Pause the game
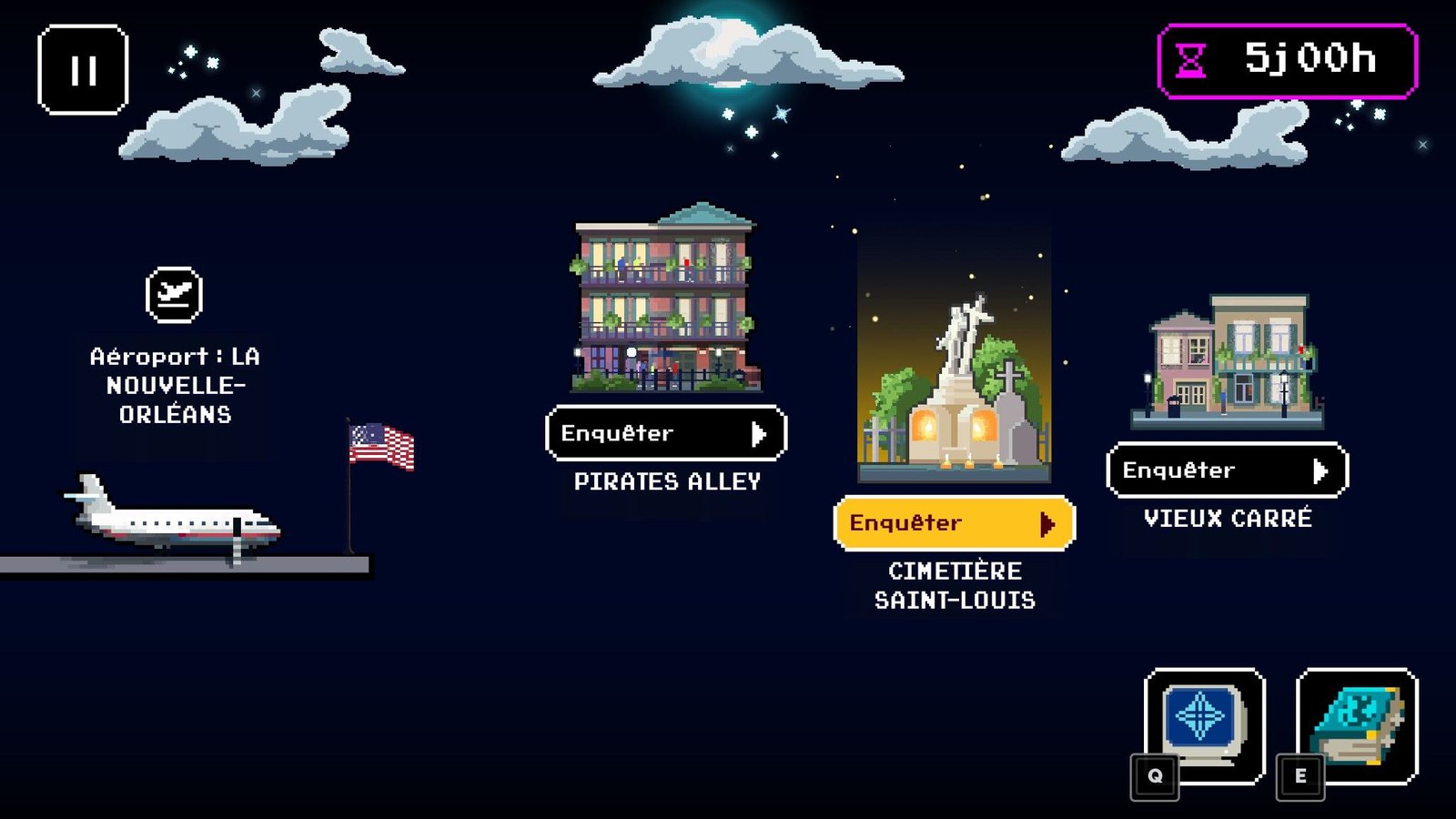Screen dimensions: 1456x819 [x=83, y=70]
